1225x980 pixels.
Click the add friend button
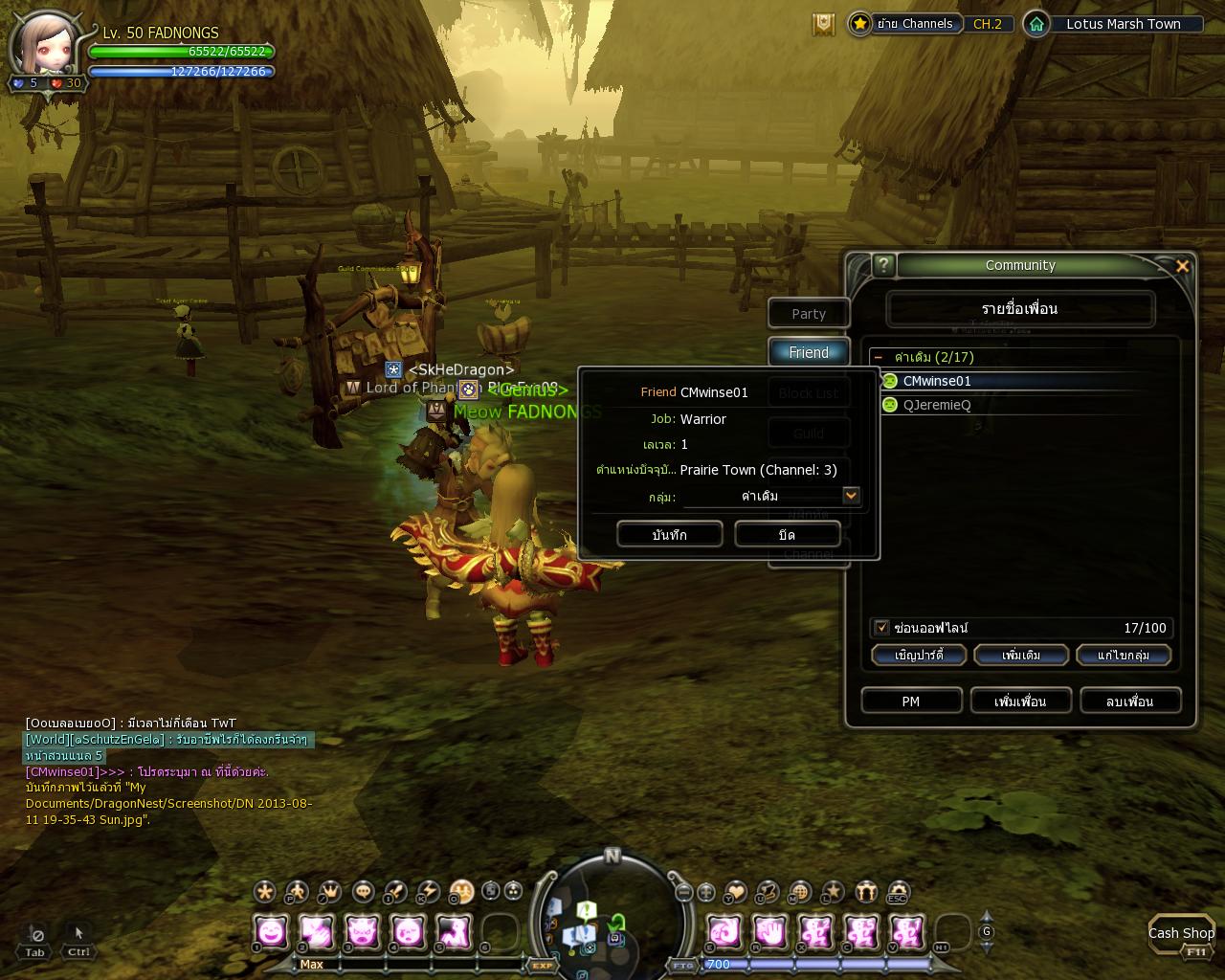(x=1020, y=702)
